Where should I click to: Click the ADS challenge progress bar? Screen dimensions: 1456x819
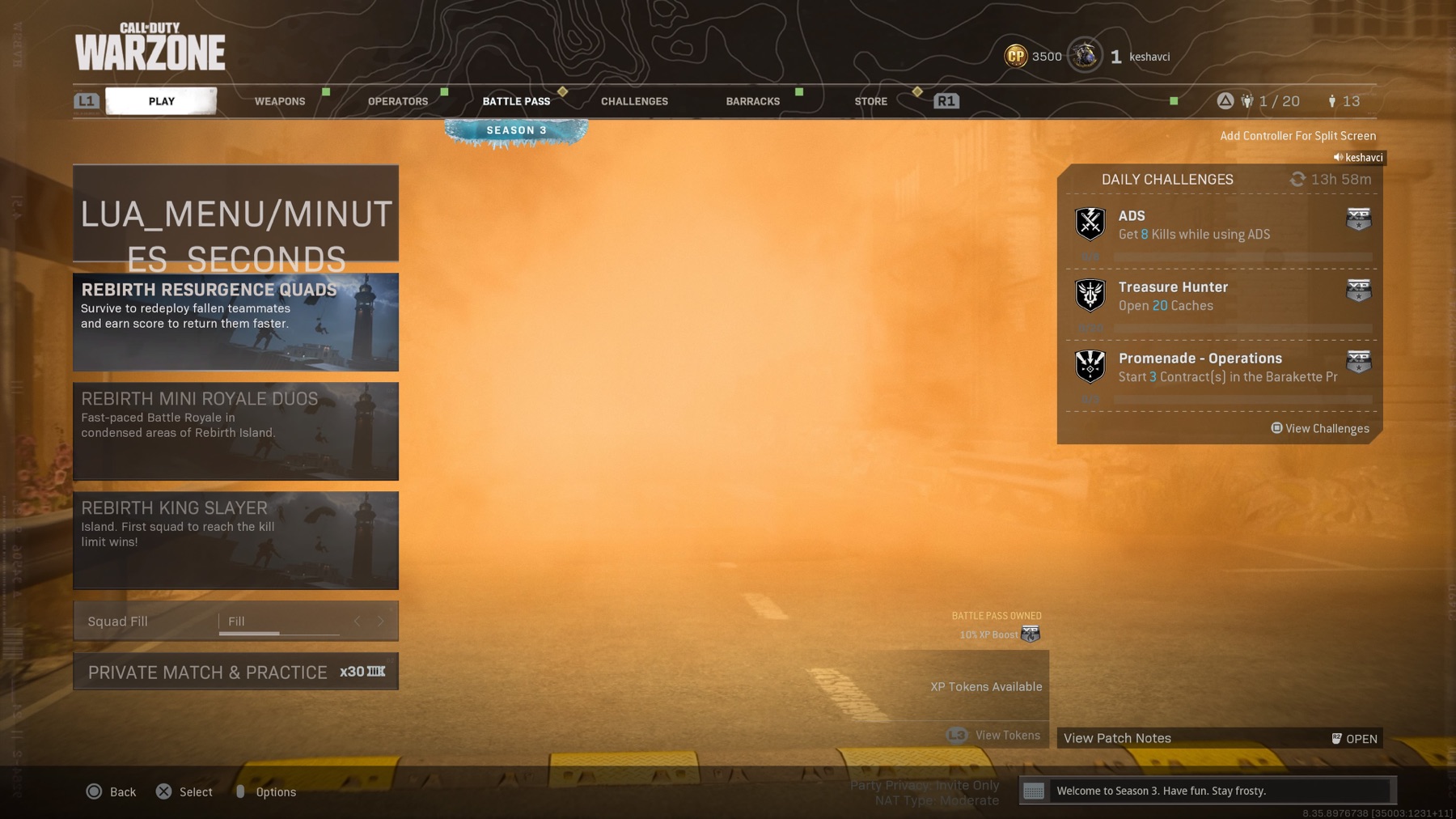[1242, 256]
